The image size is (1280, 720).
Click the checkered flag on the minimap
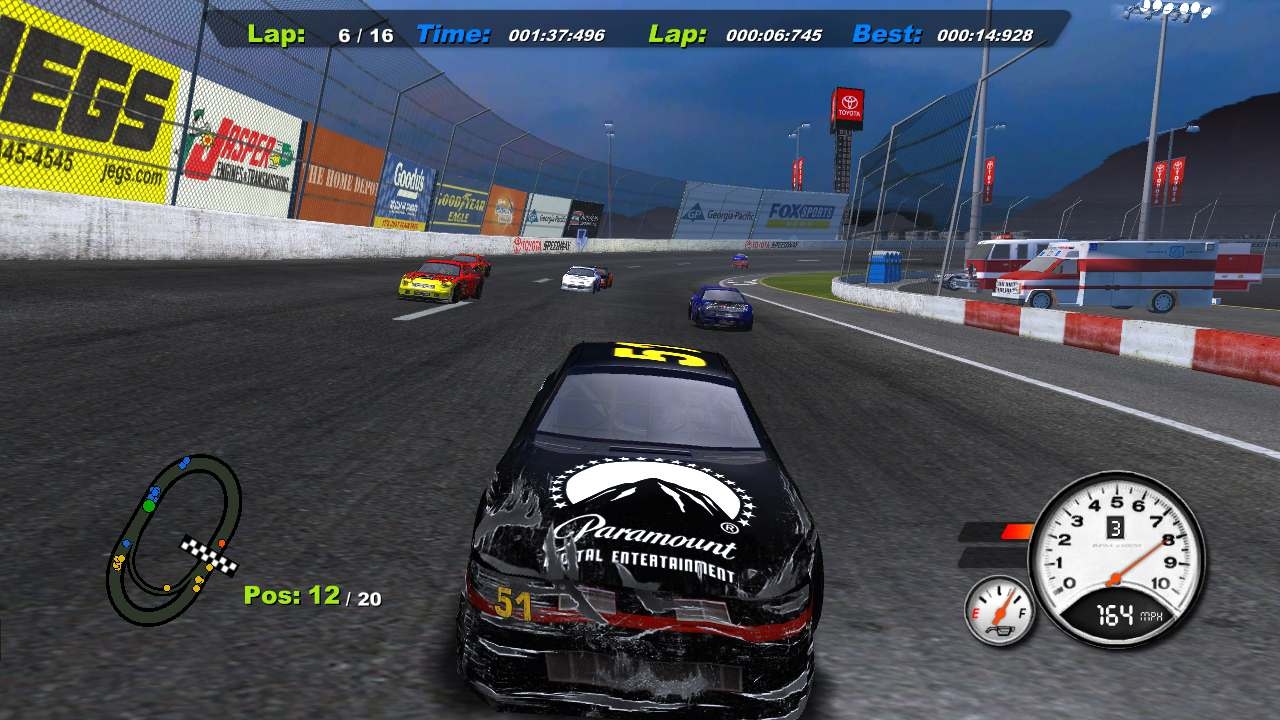click(210, 551)
